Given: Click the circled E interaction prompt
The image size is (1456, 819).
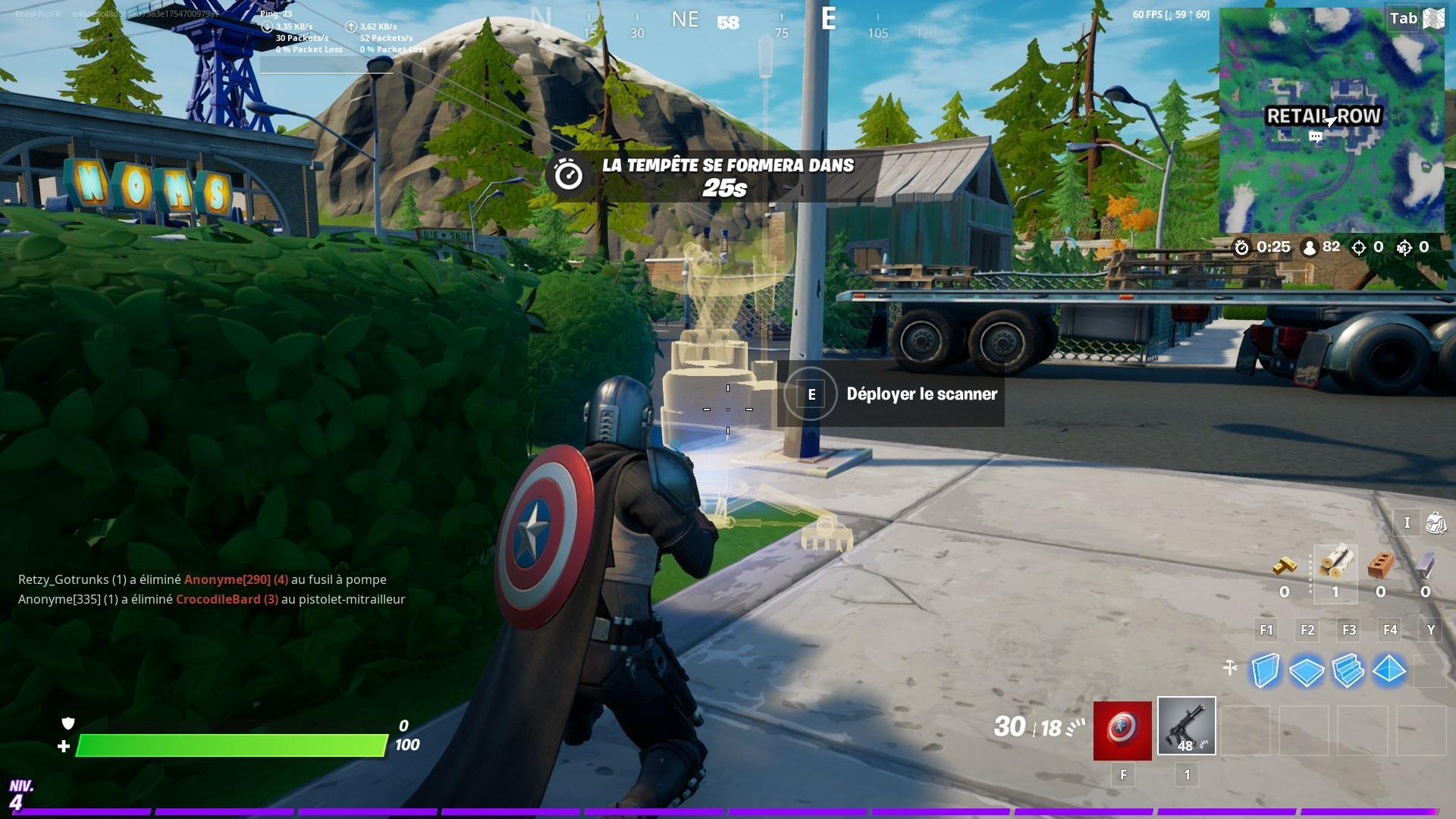Looking at the screenshot, I should click(x=810, y=394).
